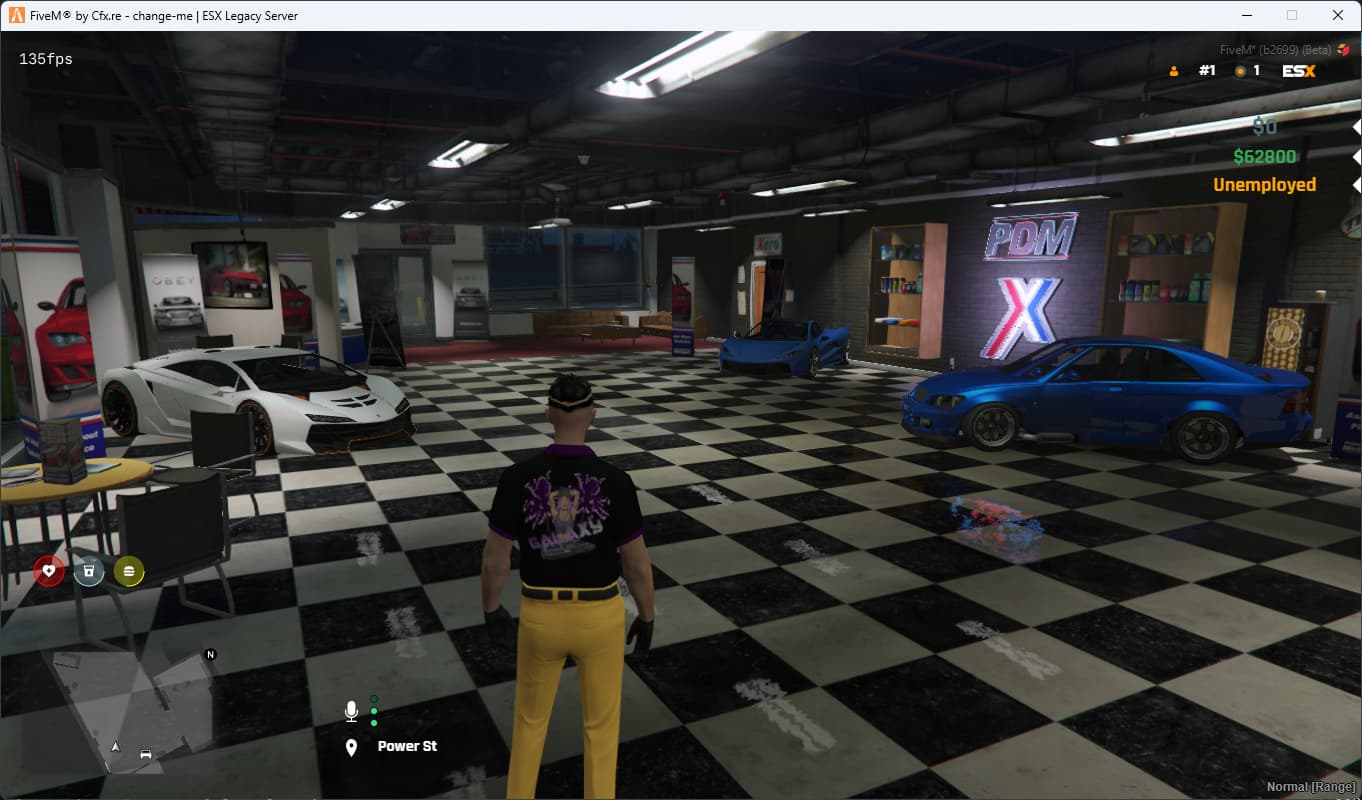Screen dimensions: 1362x800
Task: Select the location pin beside Power St
Action: (x=351, y=745)
